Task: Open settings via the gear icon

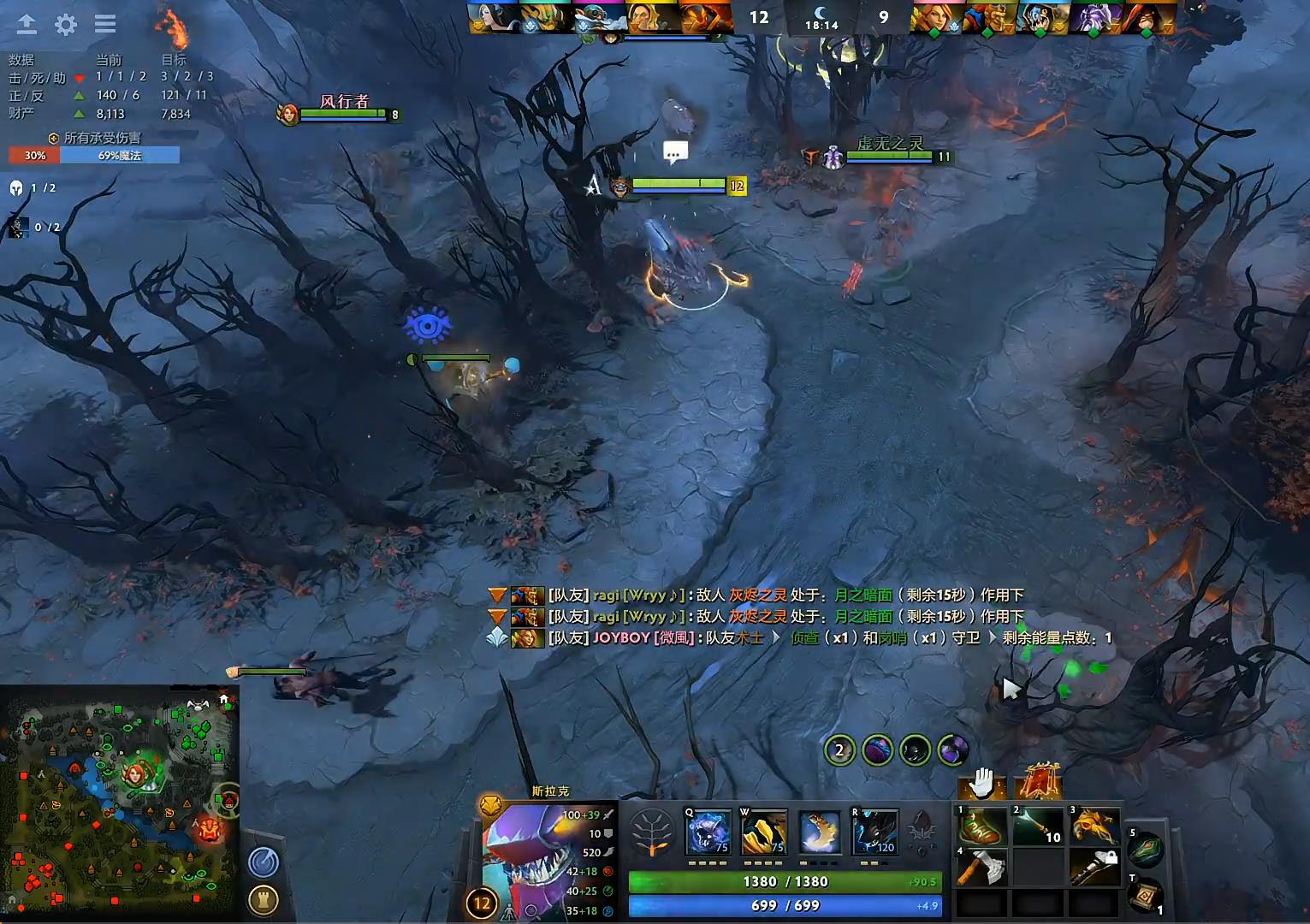Action: click(64, 25)
